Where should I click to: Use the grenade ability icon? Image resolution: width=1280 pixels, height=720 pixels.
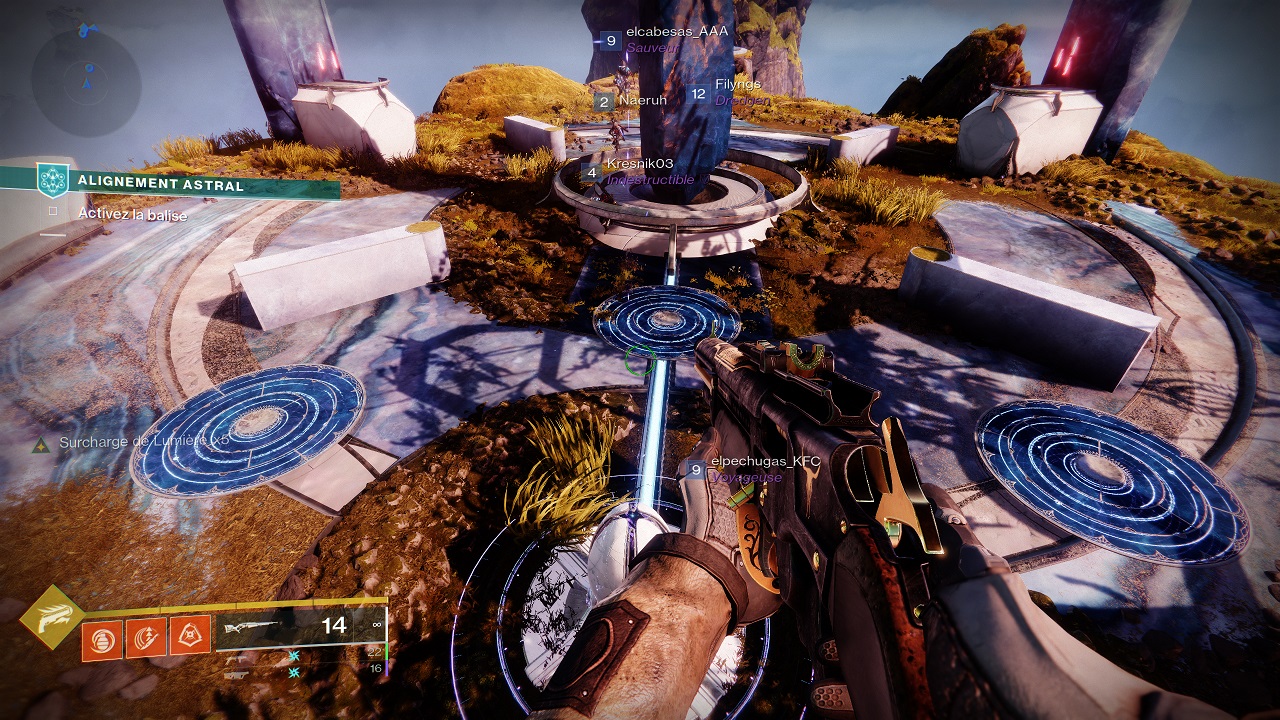coord(101,637)
